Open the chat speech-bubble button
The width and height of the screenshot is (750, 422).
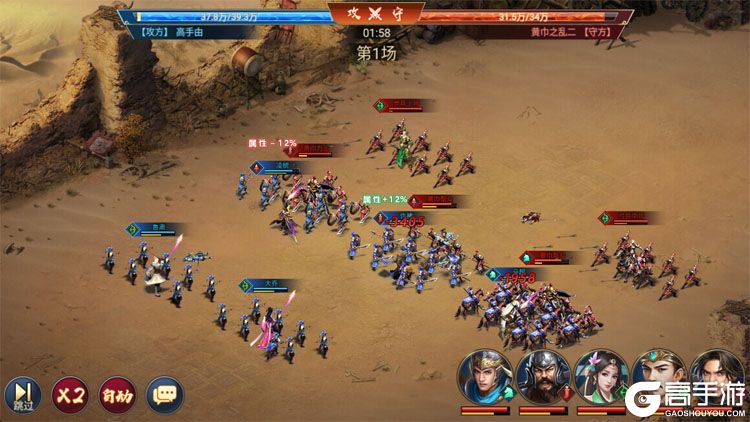pyautogui.click(x=165, y=394)
